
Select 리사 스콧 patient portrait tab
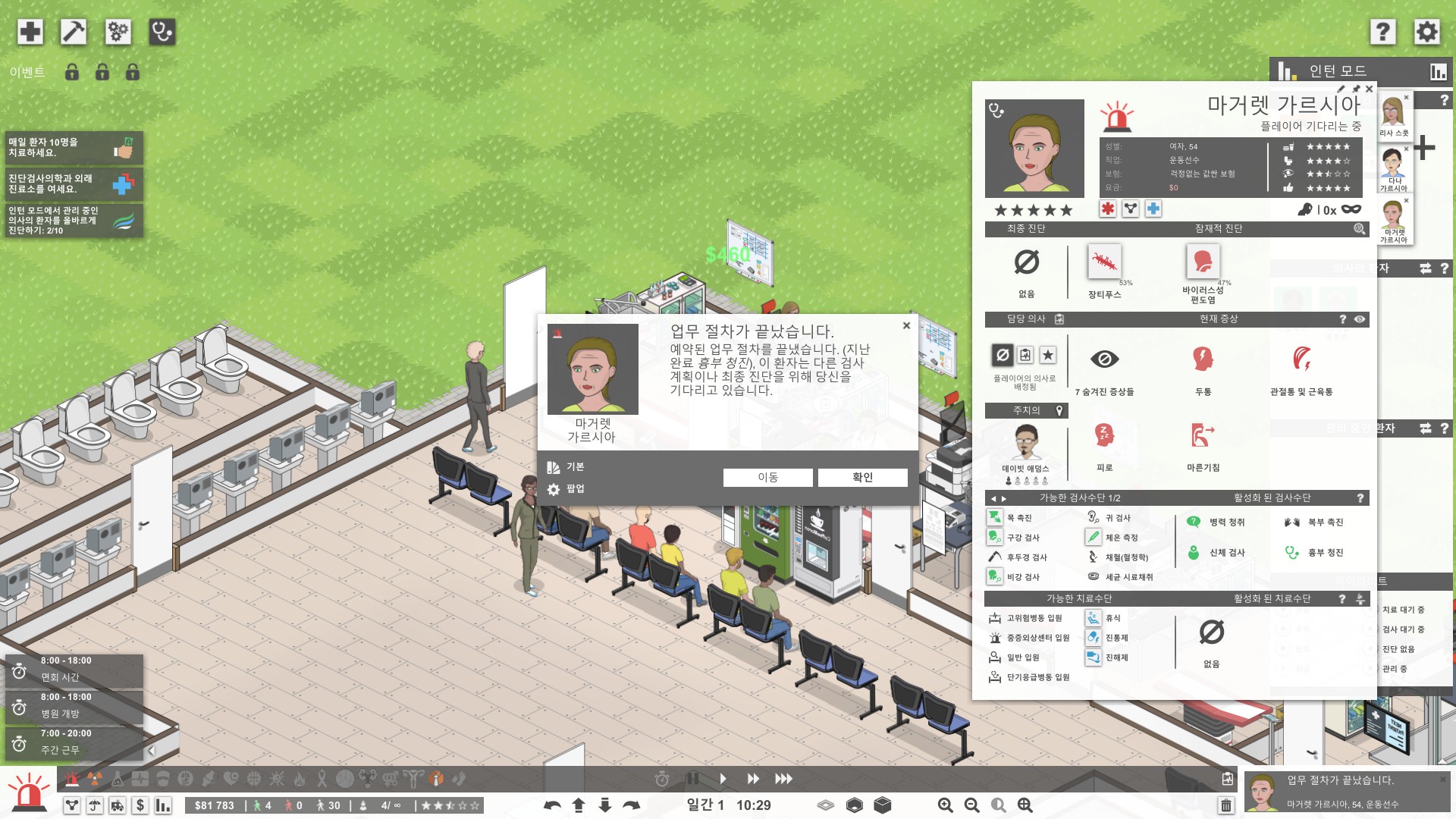pyautogui.click(x=1393, y=116)
